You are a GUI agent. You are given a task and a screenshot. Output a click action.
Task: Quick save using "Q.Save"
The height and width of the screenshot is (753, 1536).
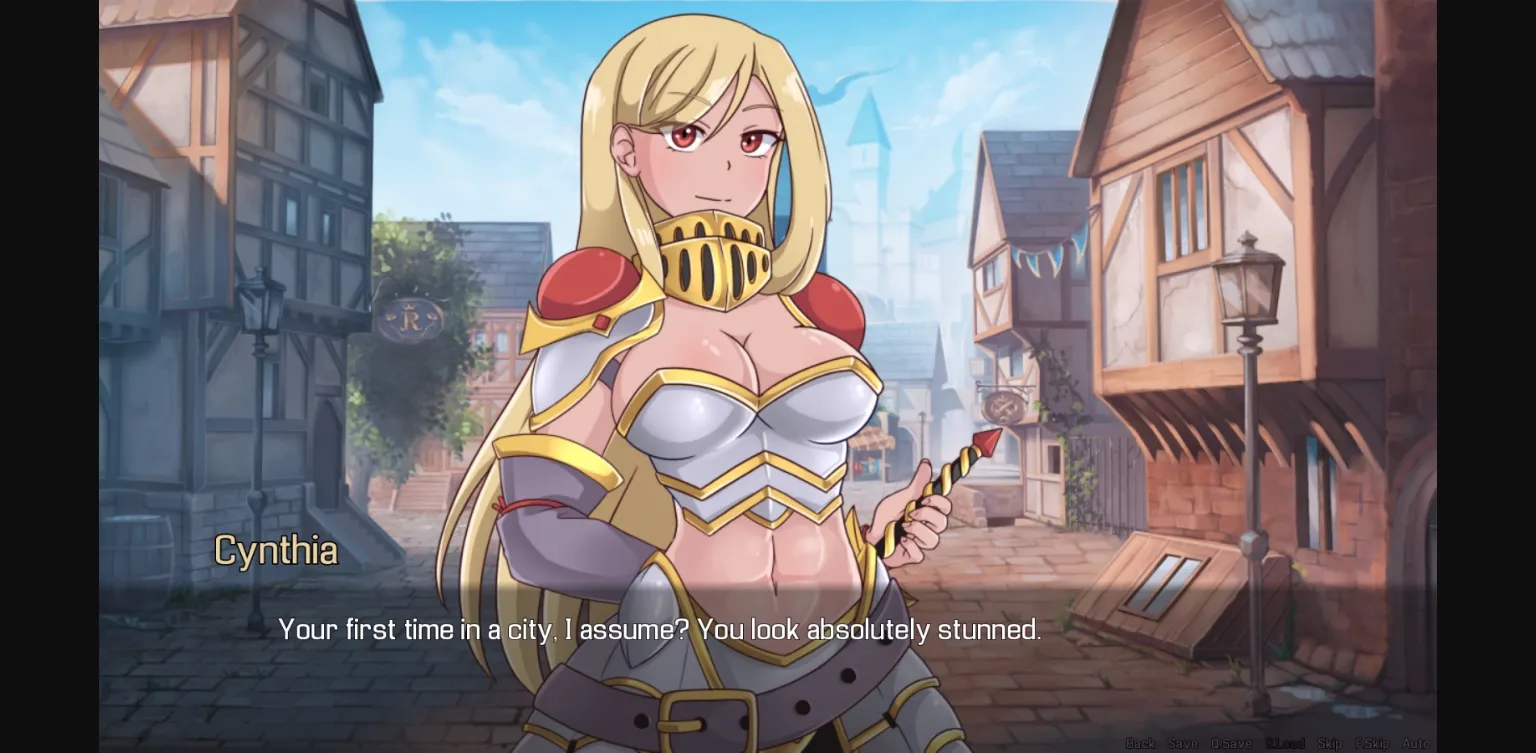[x=1231, y=743]
